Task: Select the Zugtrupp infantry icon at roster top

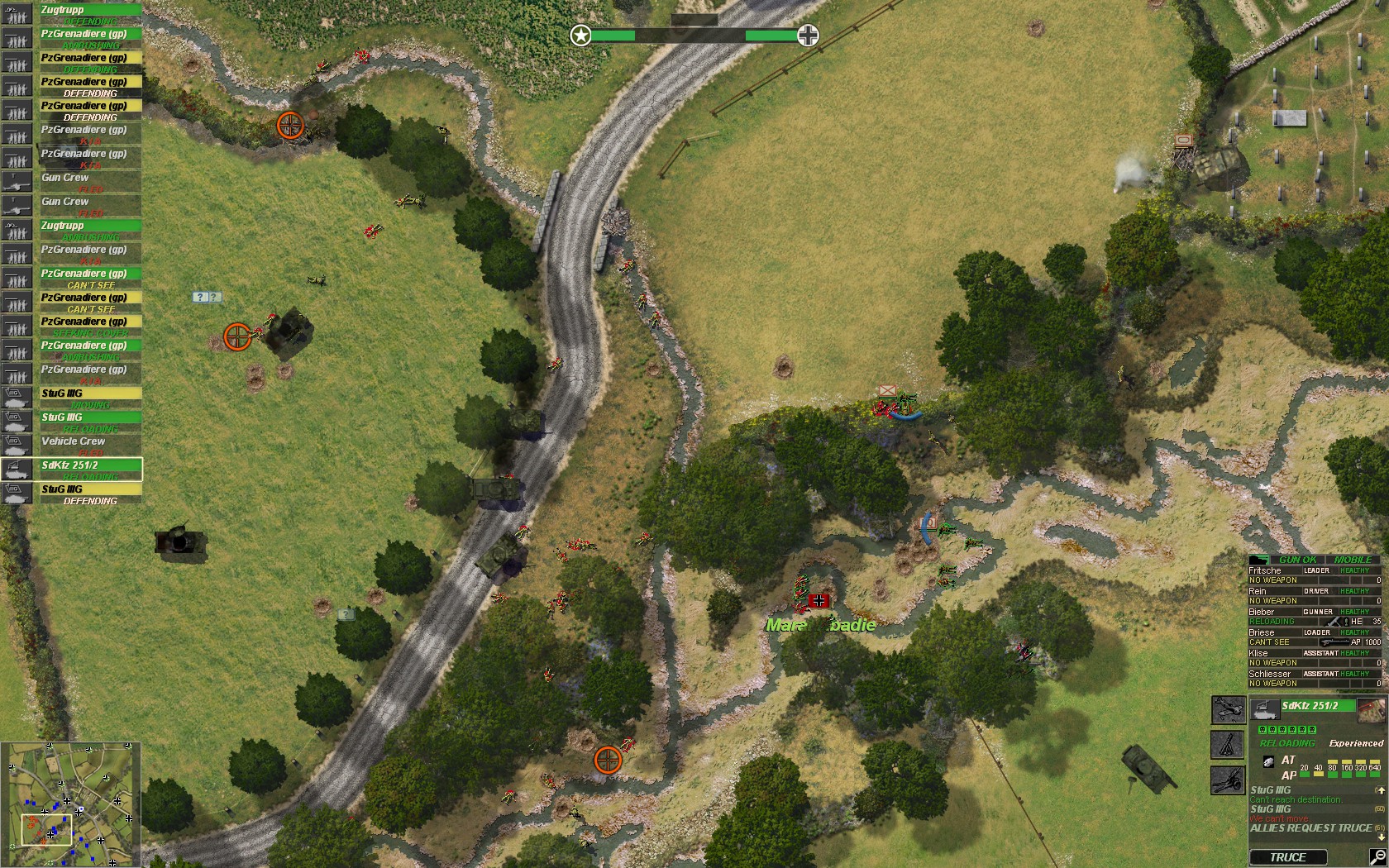Action: click(x=17, y=14)
